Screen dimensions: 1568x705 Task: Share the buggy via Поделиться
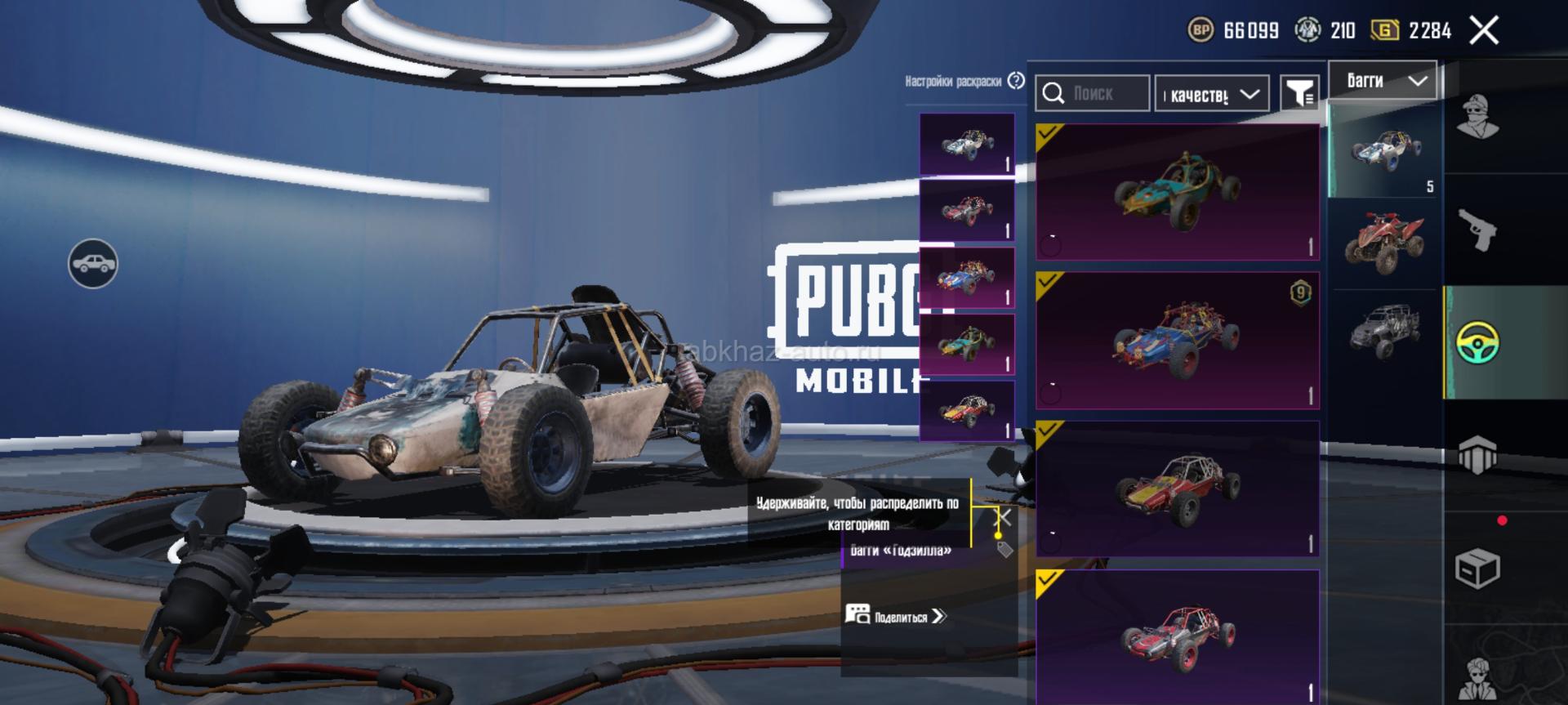click(897, 616)
